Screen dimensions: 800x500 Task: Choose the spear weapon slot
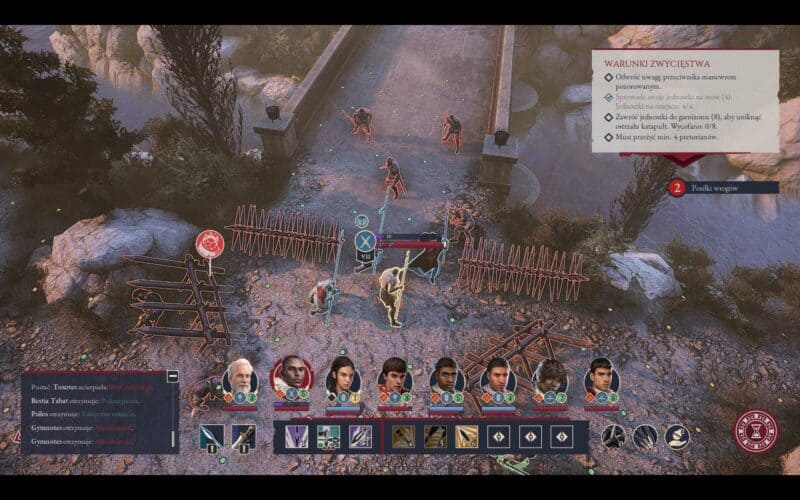pyautogui.click(x=211, y=436)
